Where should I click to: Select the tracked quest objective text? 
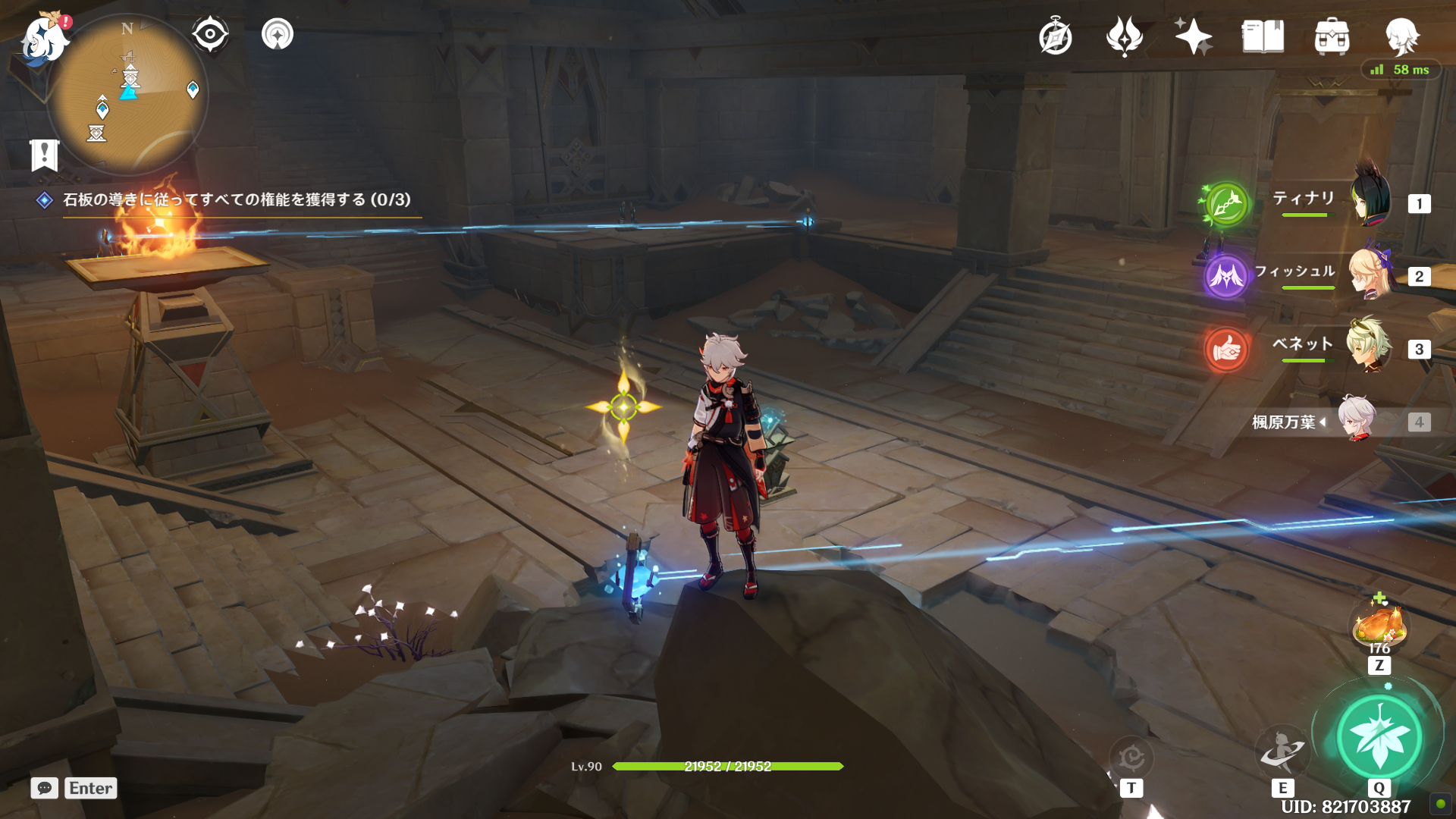click(x=237, y=199)
